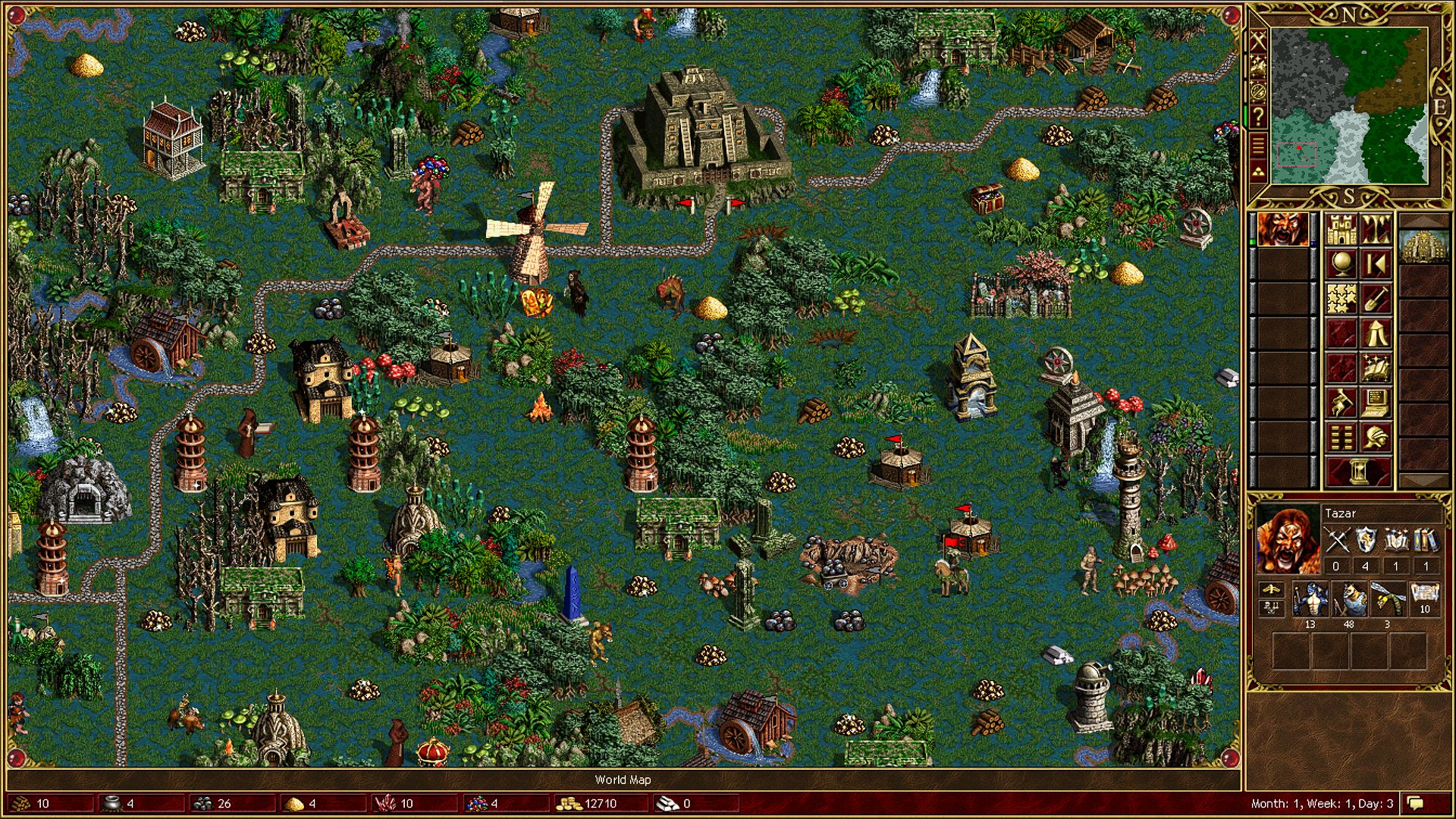Click the Sleep Hero tent button

(1376, 334)
